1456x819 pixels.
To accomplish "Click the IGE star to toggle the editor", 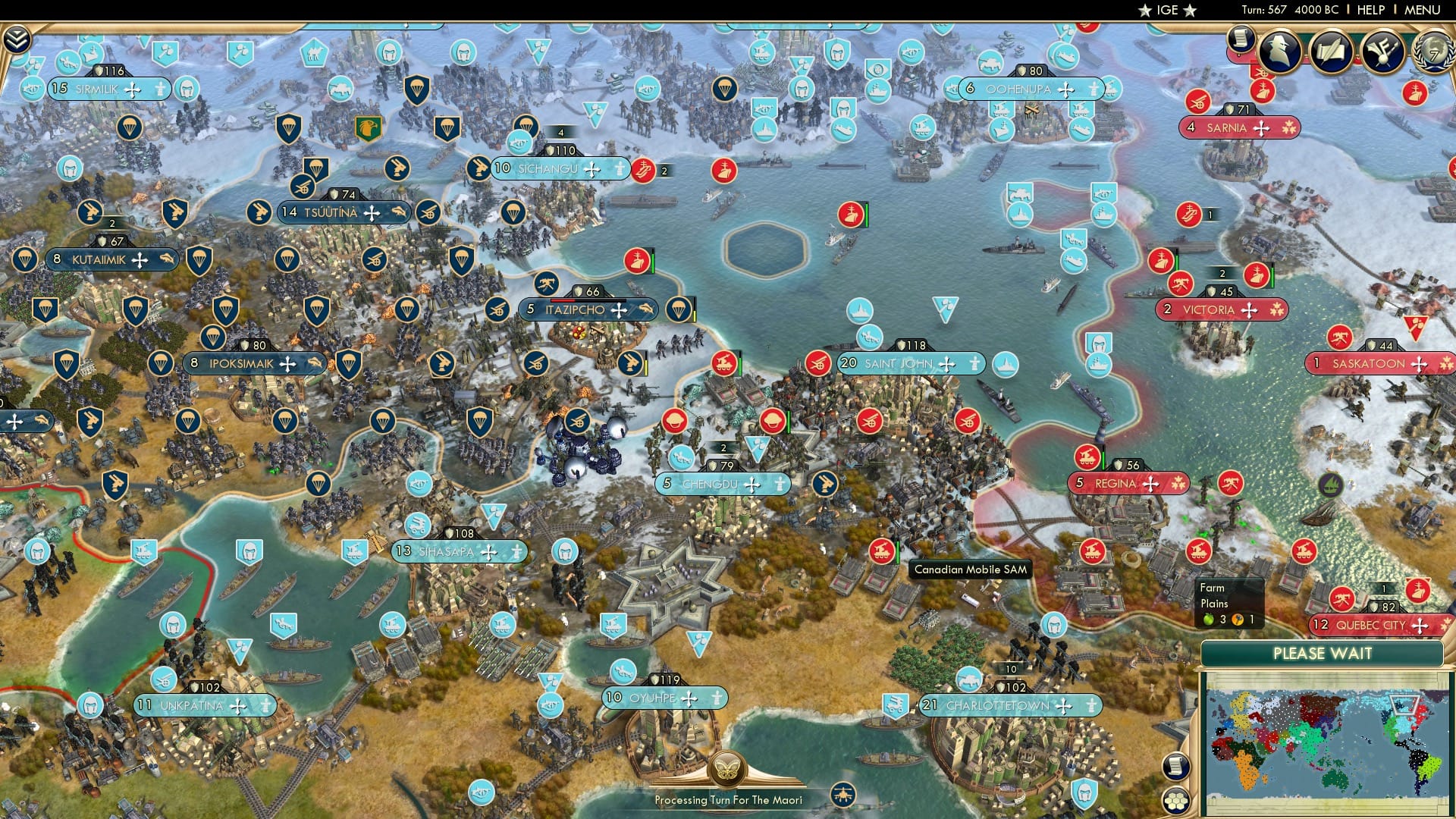I will click(x=1145, y=11).
